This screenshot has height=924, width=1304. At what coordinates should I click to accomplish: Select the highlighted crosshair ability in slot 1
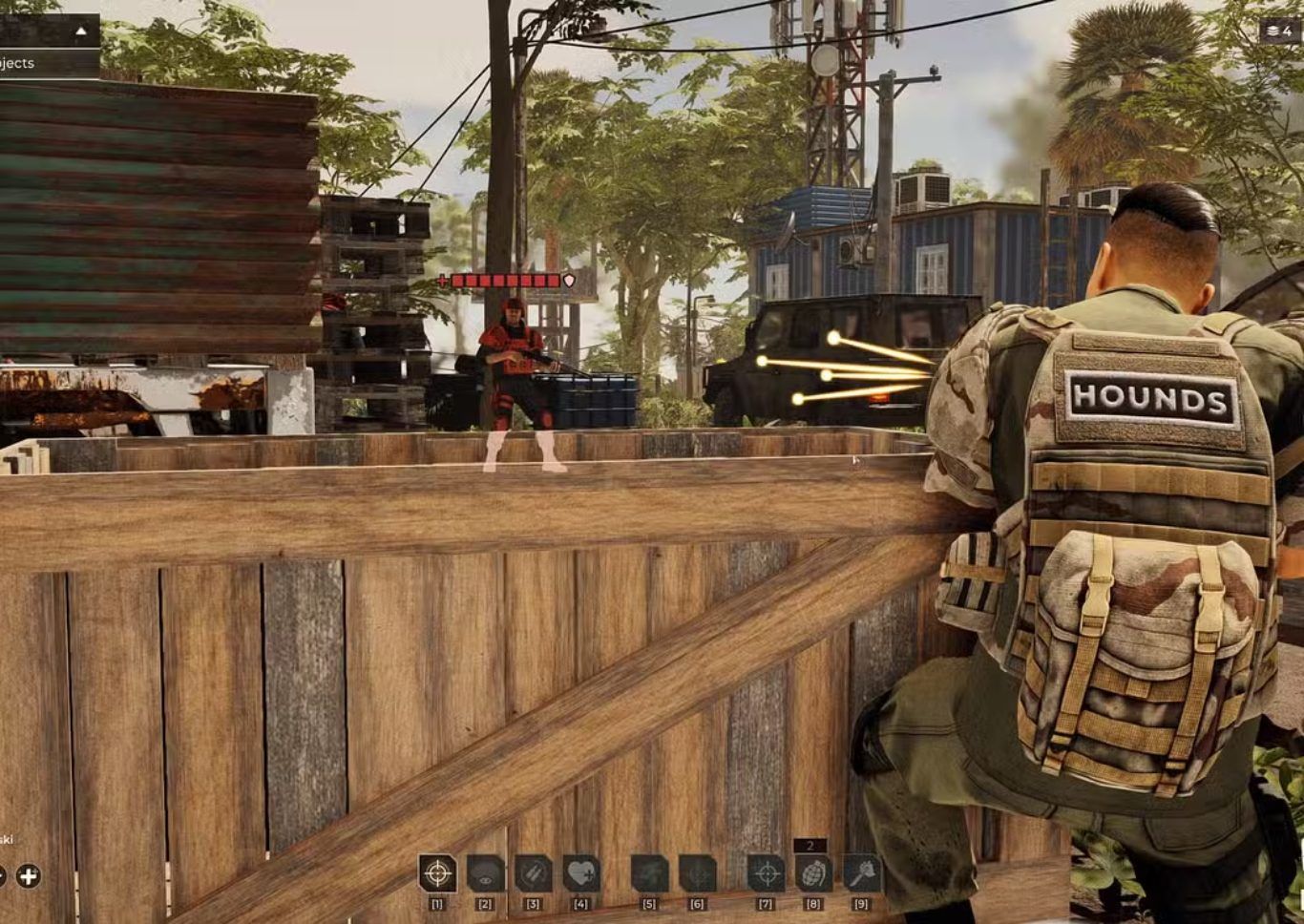click(437, 872)
